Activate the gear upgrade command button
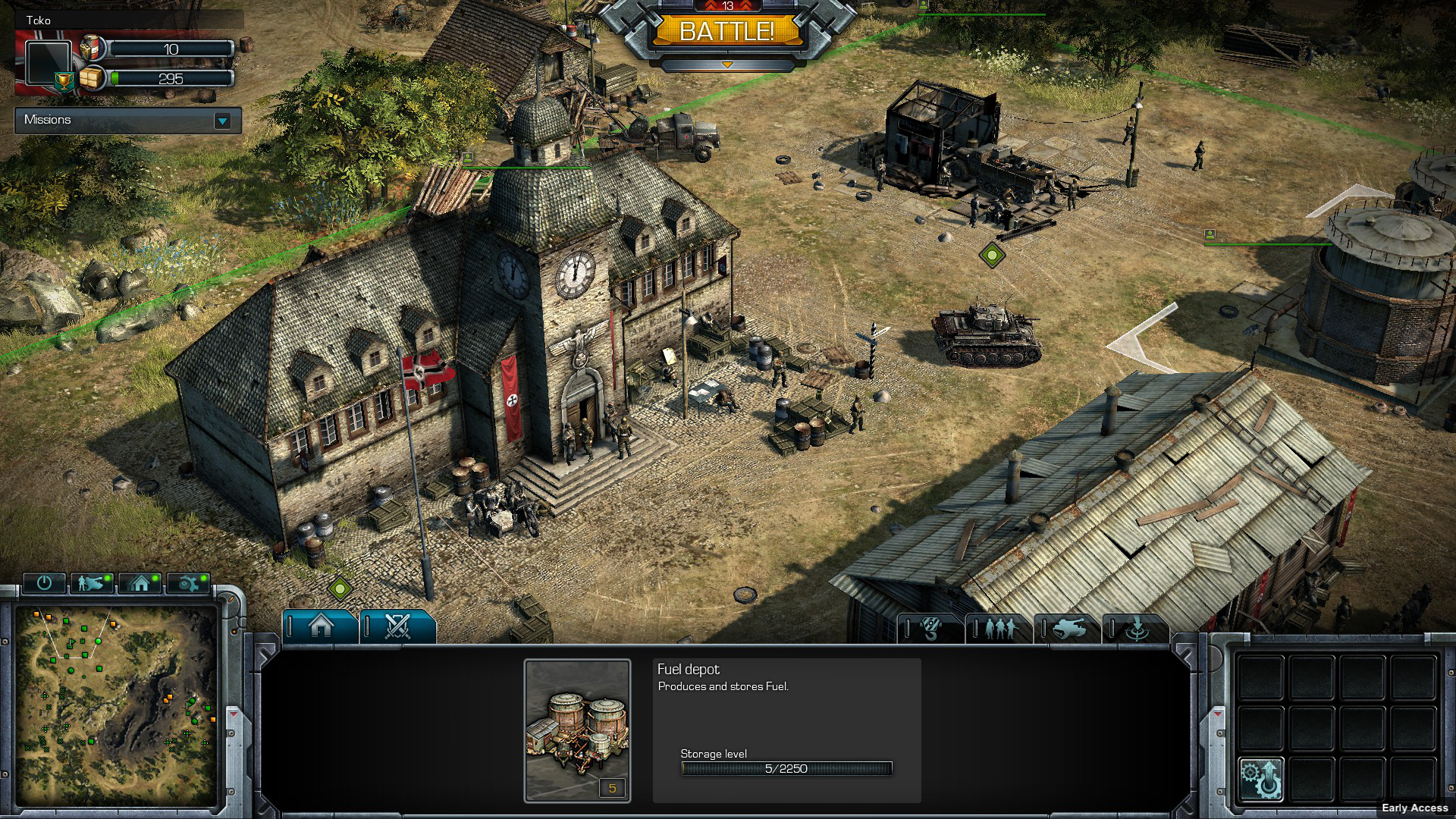Screen dimensions: 1456x819 tap(1260, 779)
